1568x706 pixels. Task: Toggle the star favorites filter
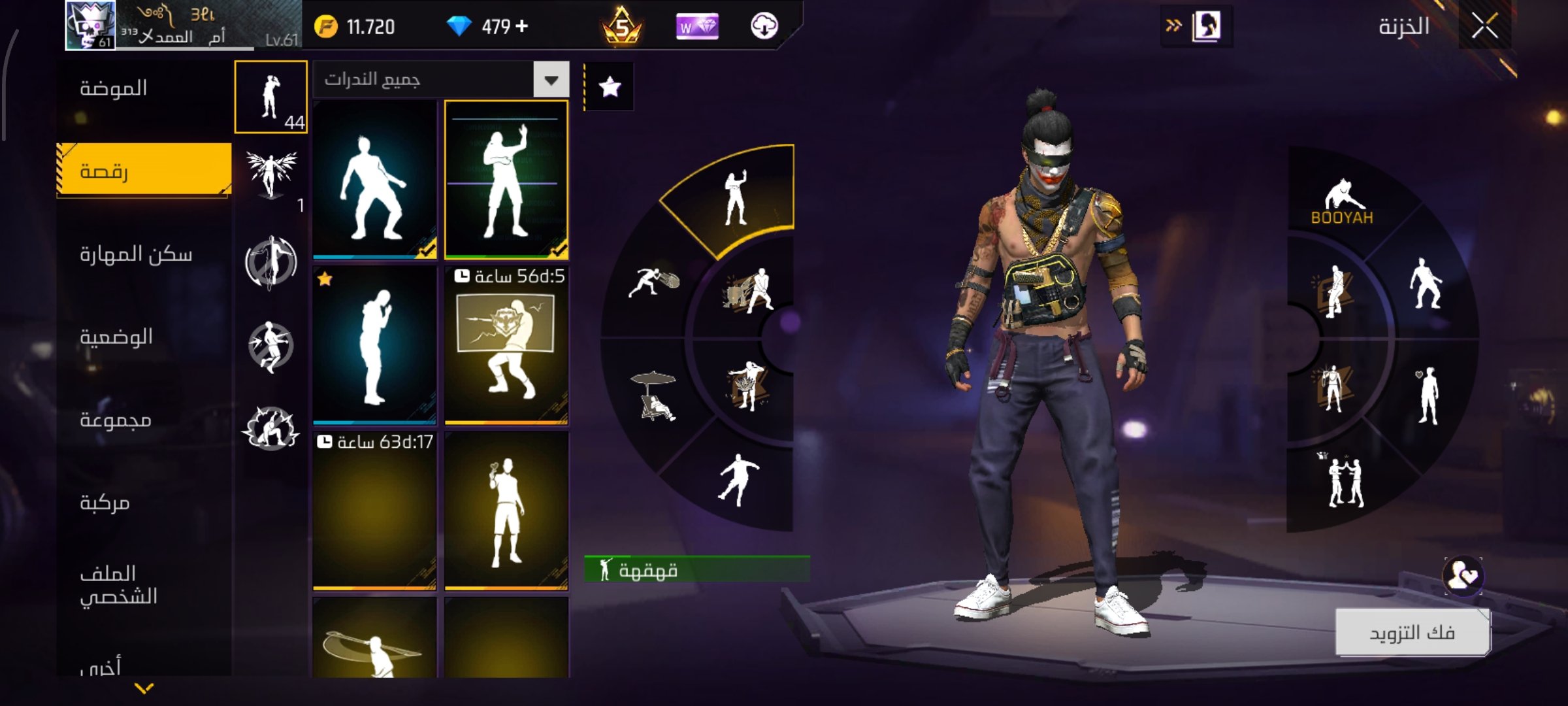(x=610, y=86)
